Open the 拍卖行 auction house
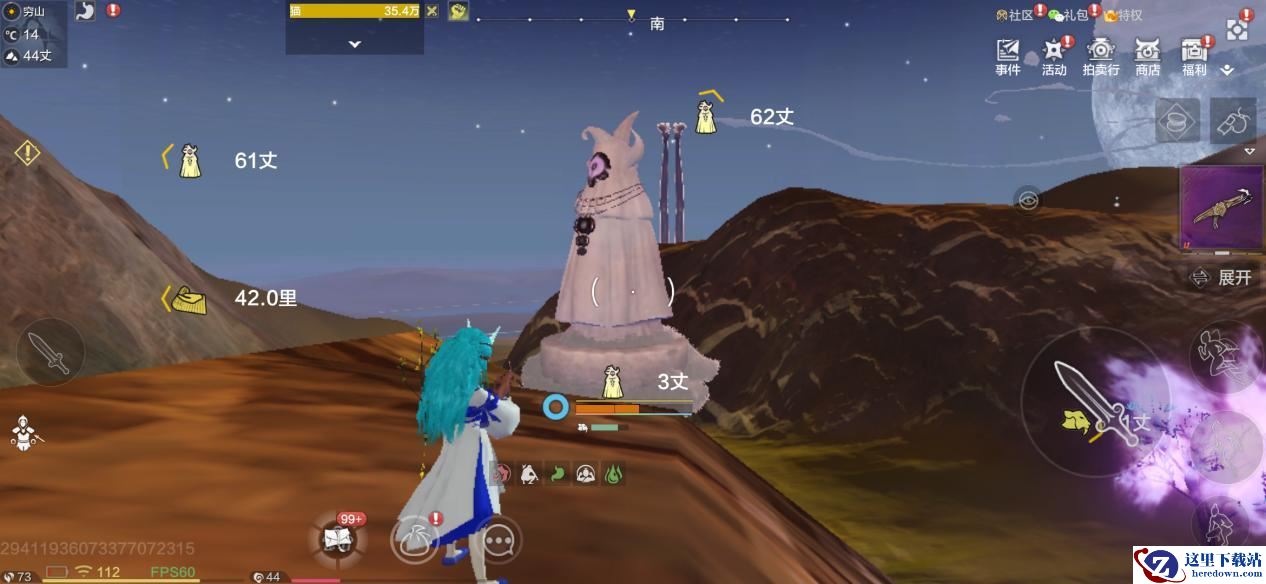Screen dimensions: 1266x584 [x=1101, y=55]
